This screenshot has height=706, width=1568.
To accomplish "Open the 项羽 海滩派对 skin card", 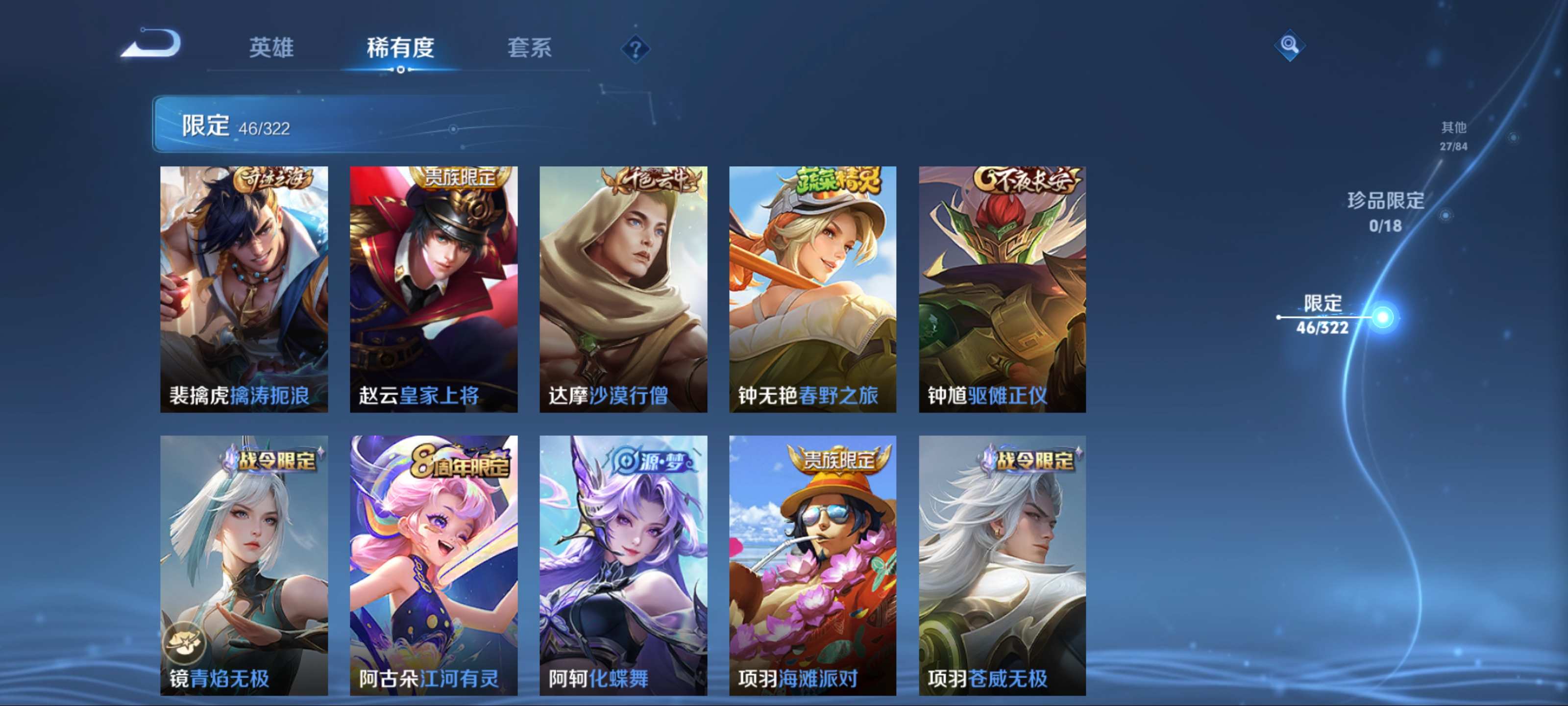I will [812, 565].
